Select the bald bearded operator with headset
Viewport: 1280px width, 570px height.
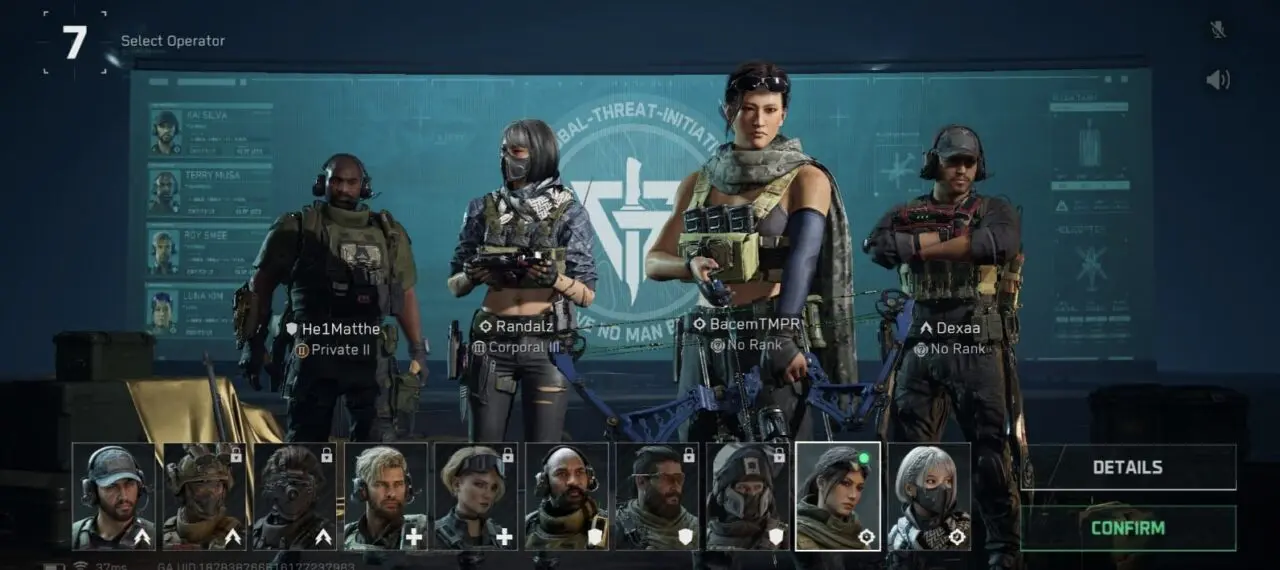click(x=567, y=496)
